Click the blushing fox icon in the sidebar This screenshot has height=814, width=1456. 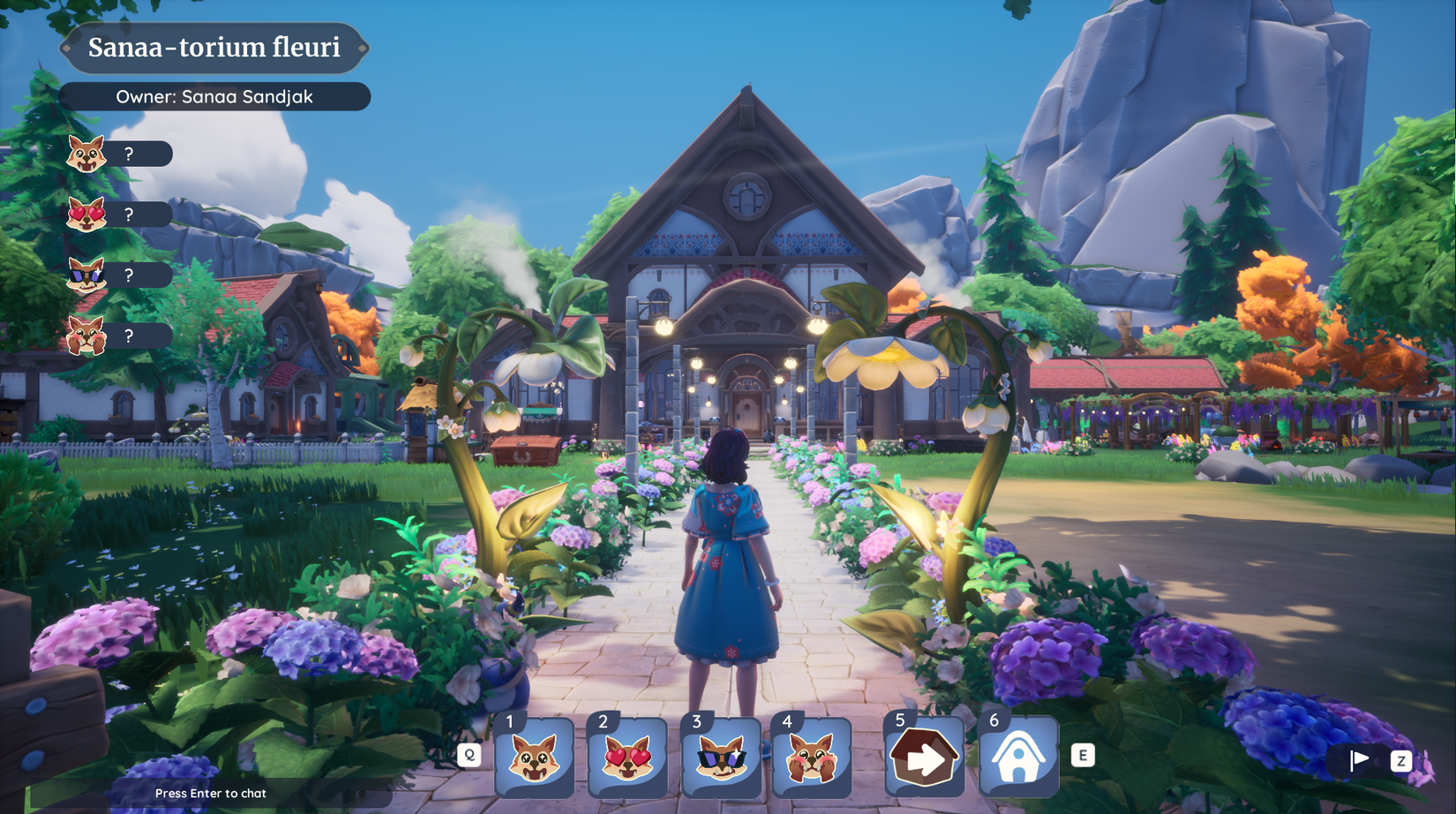tap(86, 335)
